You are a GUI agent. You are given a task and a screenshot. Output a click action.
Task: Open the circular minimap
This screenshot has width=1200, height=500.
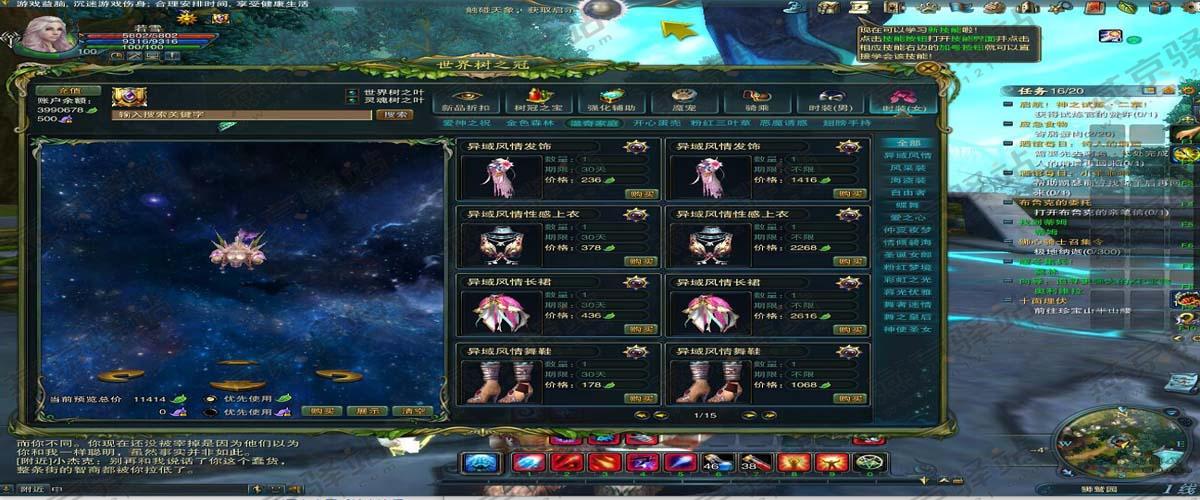point(1095,441)
